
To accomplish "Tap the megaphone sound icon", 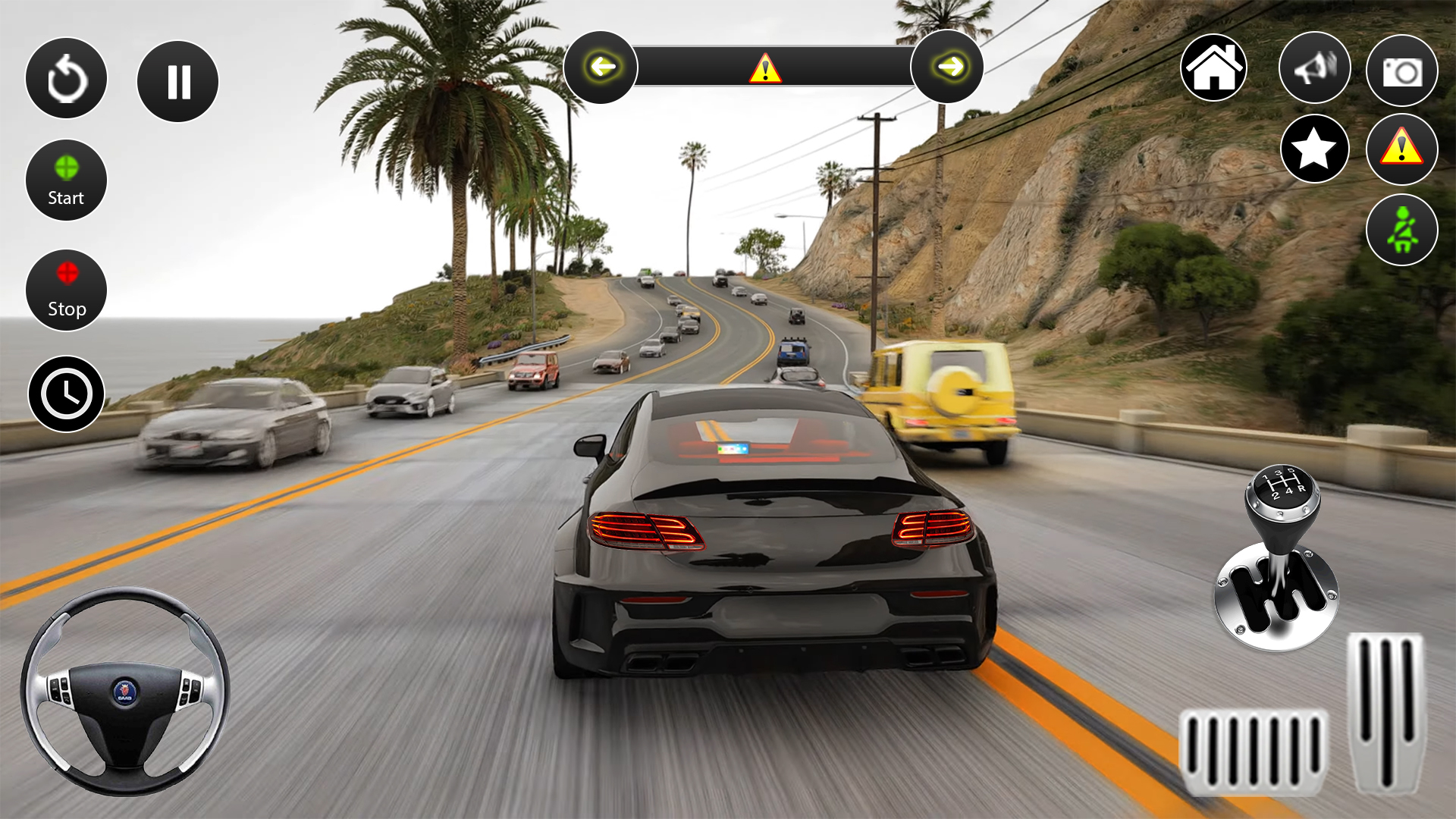I will (1315, 68).
